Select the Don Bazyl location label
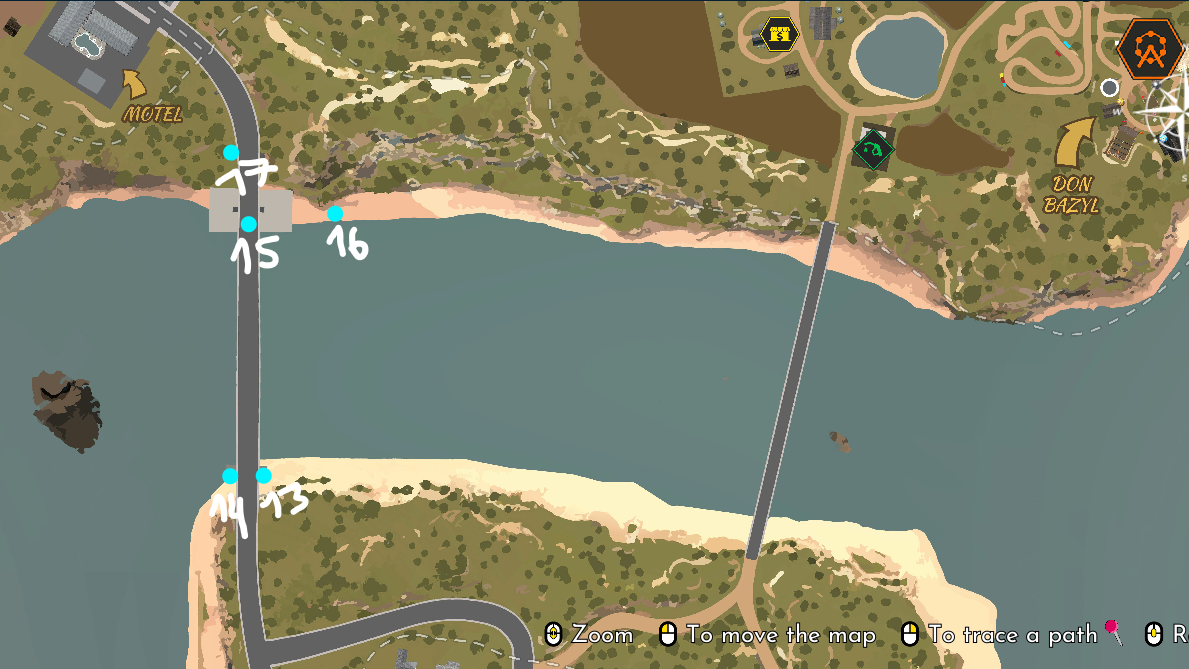 coord(1070,194)
